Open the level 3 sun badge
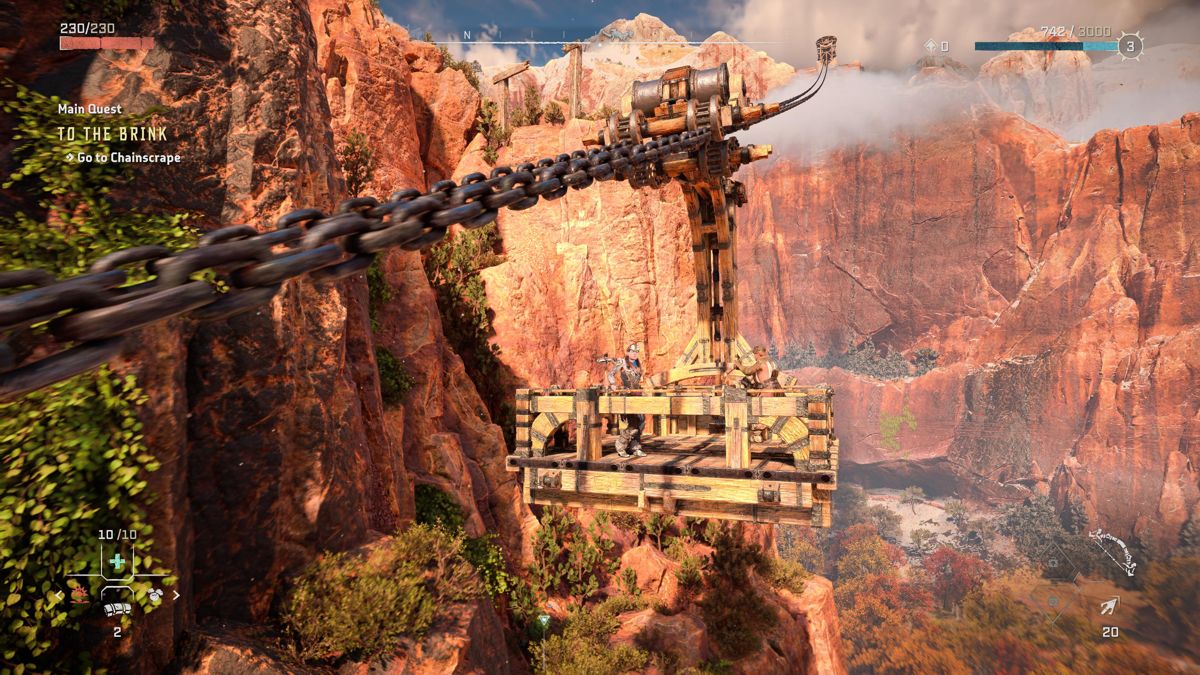This screenshot has height=675, width=1200. pyautogui.click(x=1130, y=46)
